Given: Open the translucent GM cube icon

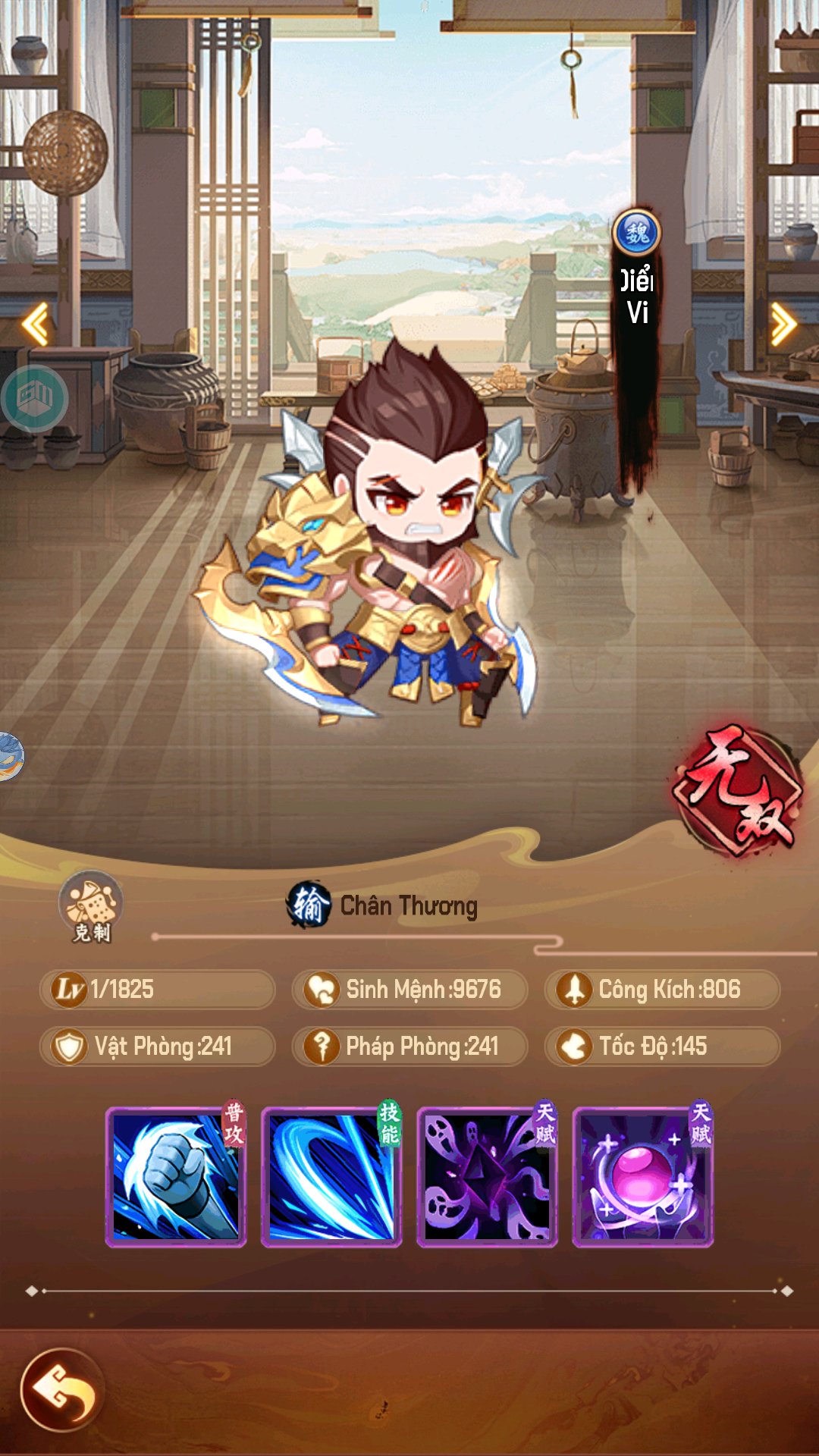Looking at the screenshot, I should (34, 398).
